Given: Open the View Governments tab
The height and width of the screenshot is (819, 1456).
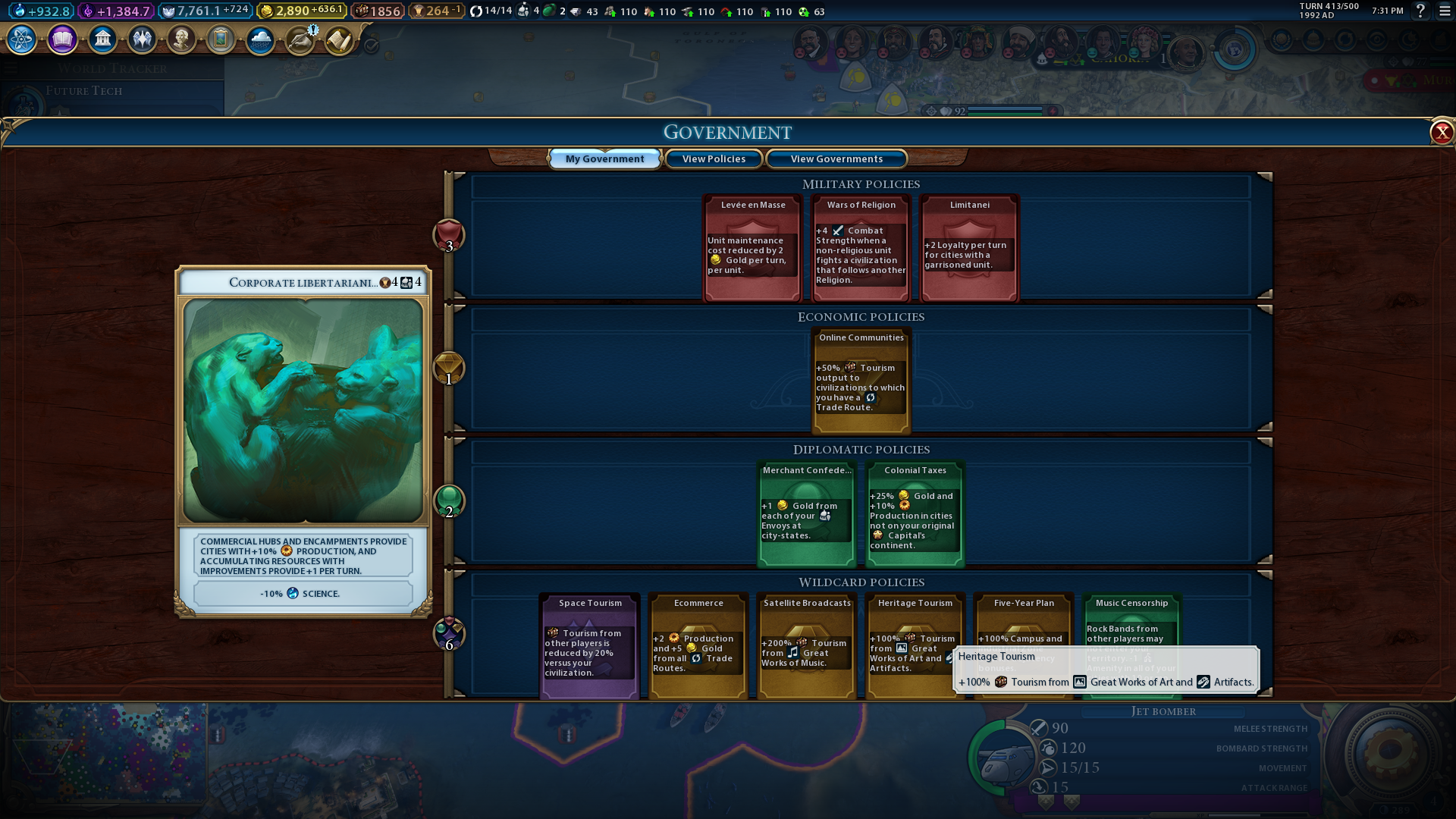Looking at the screenshot, I should 836,158.
